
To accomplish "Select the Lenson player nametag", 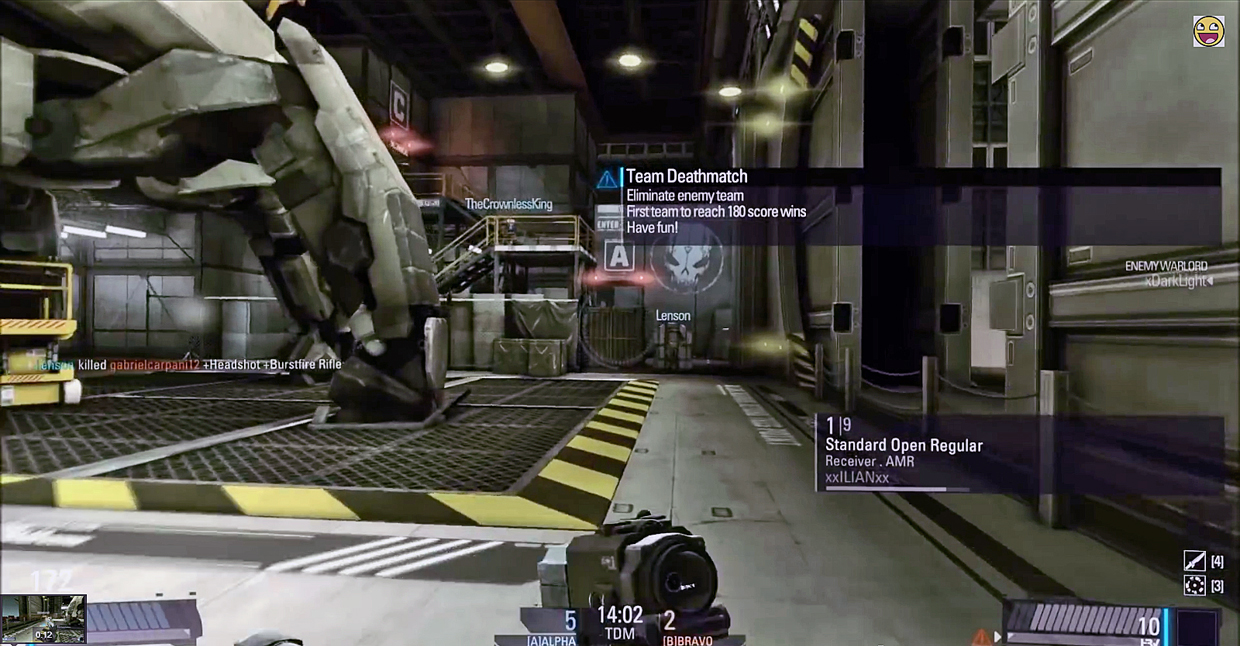I will (x=673, y=316).
